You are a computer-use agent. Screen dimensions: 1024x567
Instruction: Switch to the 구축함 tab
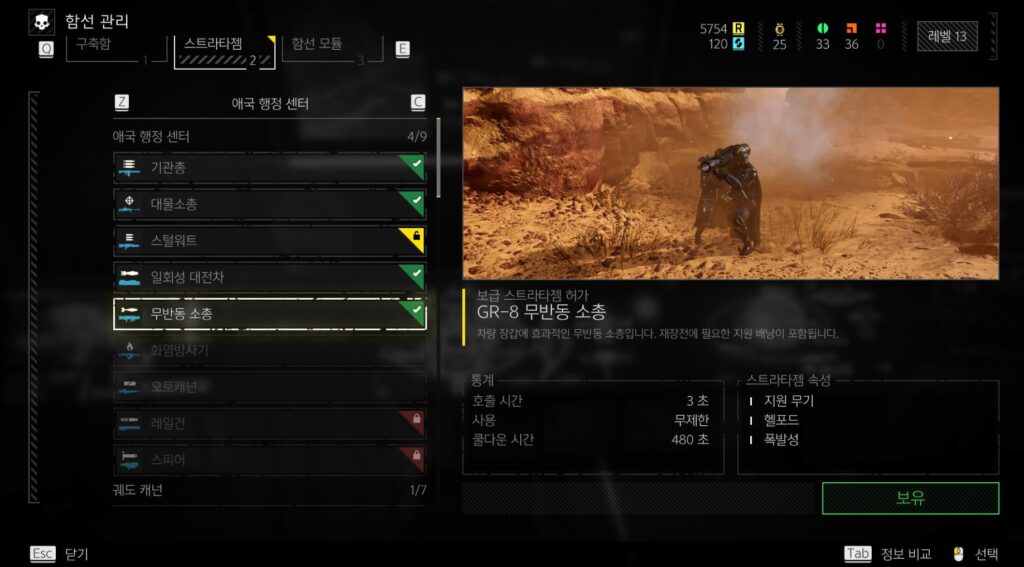tap(110, 48)
